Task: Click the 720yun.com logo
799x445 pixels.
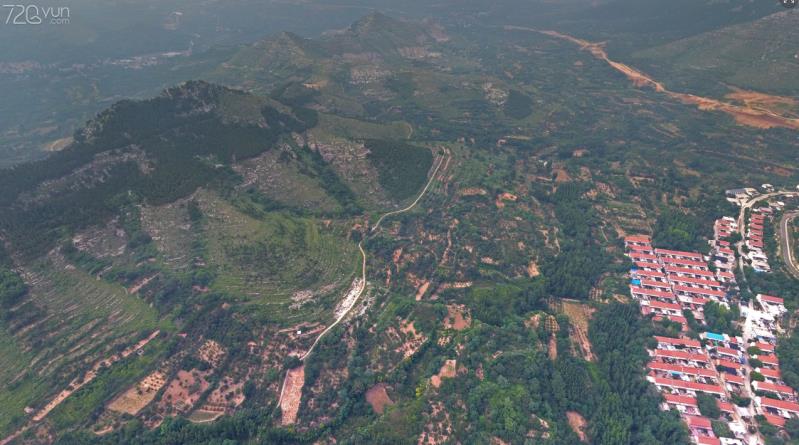Action: (x=36, y=14)
